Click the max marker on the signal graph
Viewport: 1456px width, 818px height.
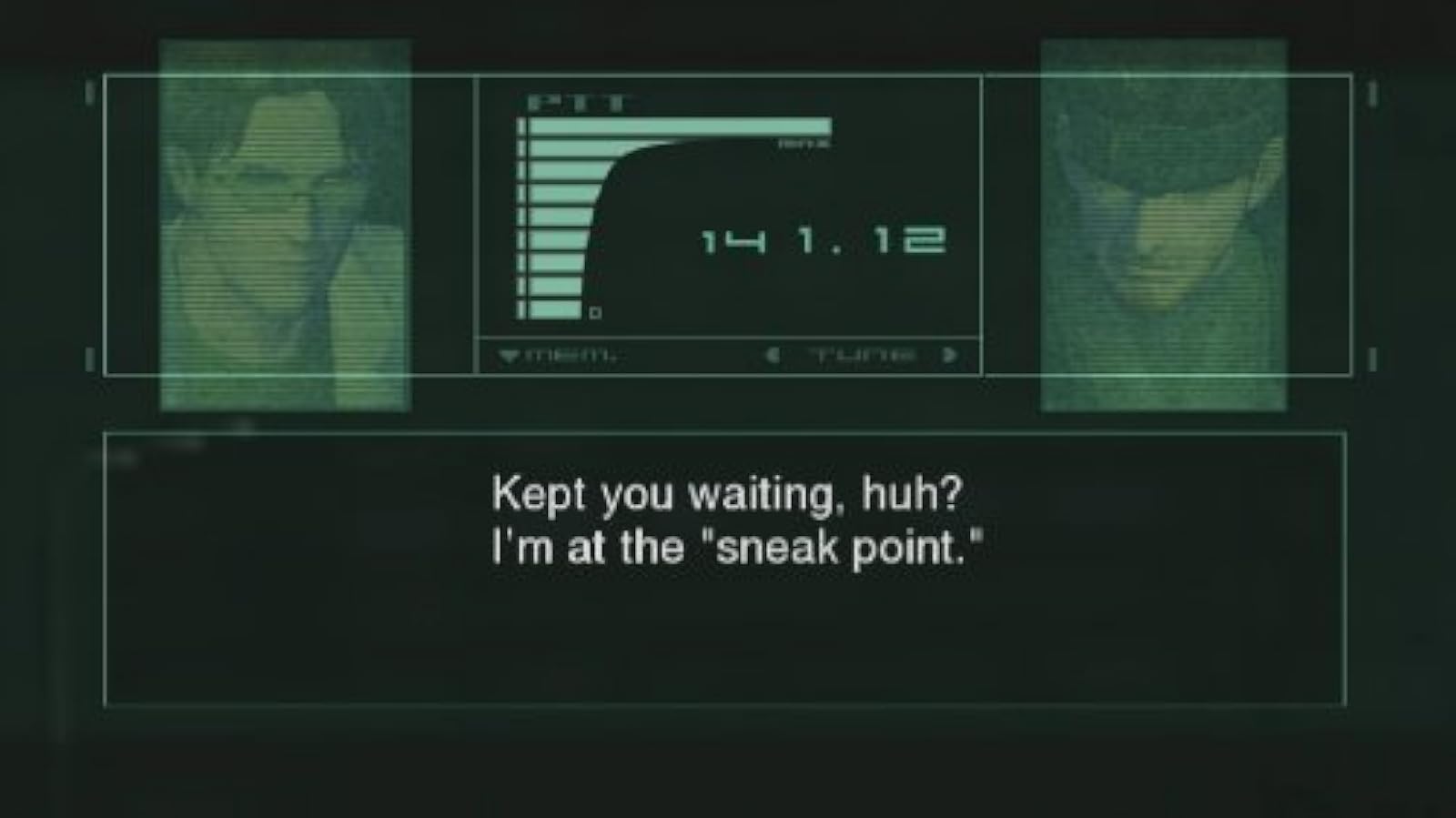pos(801,144)
